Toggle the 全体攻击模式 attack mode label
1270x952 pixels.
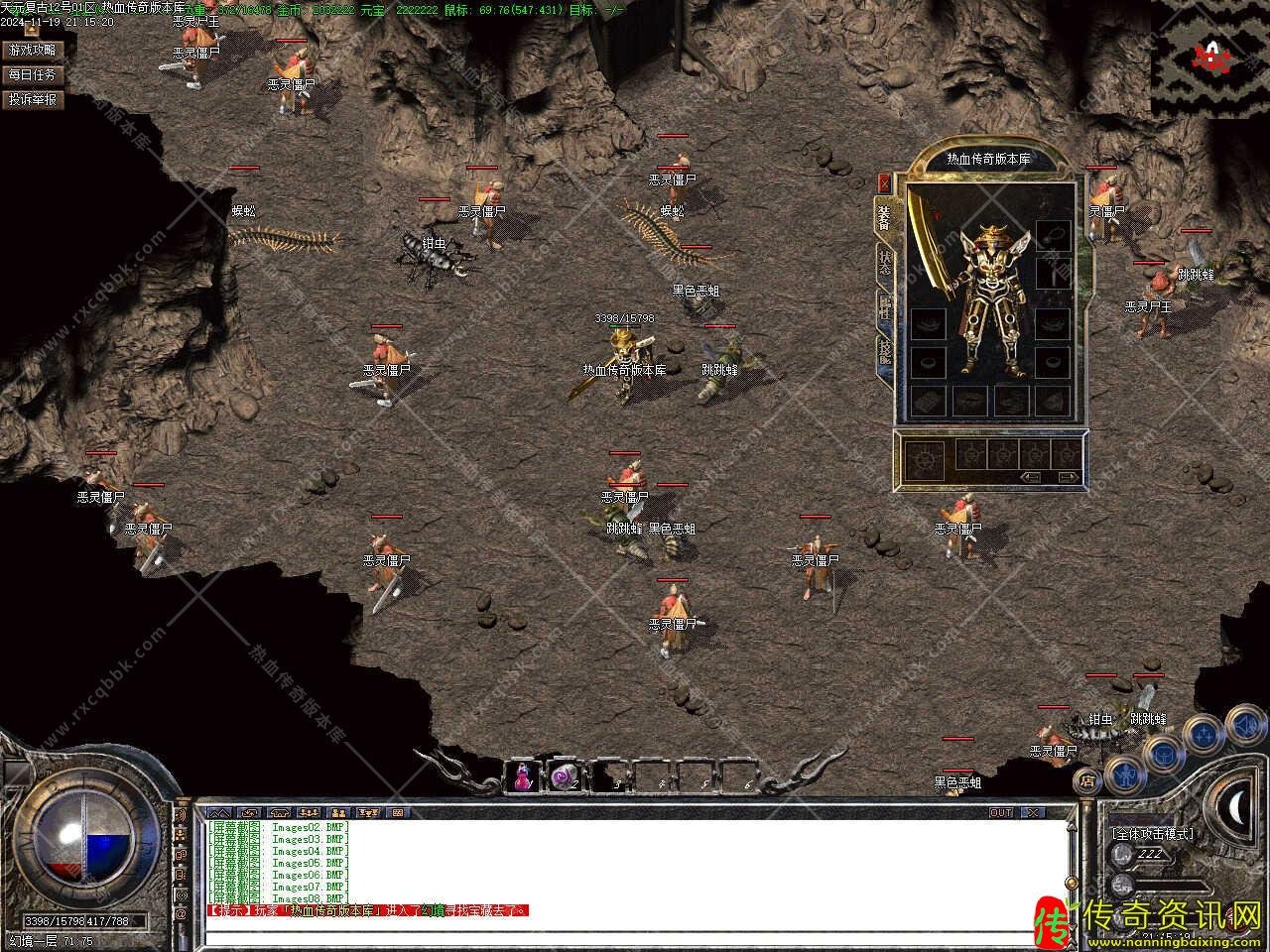(x=1152, y=834)
